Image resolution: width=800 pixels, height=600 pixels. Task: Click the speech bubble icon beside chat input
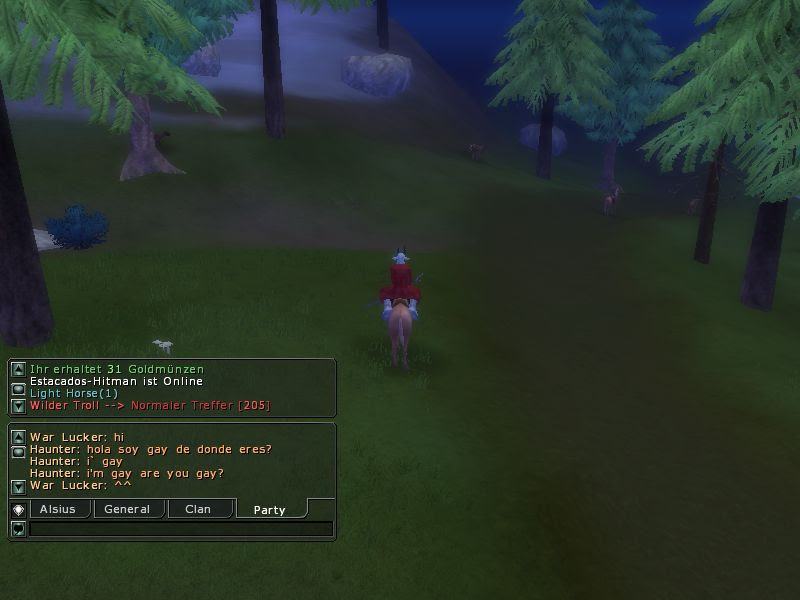click(x=18, y=529)
